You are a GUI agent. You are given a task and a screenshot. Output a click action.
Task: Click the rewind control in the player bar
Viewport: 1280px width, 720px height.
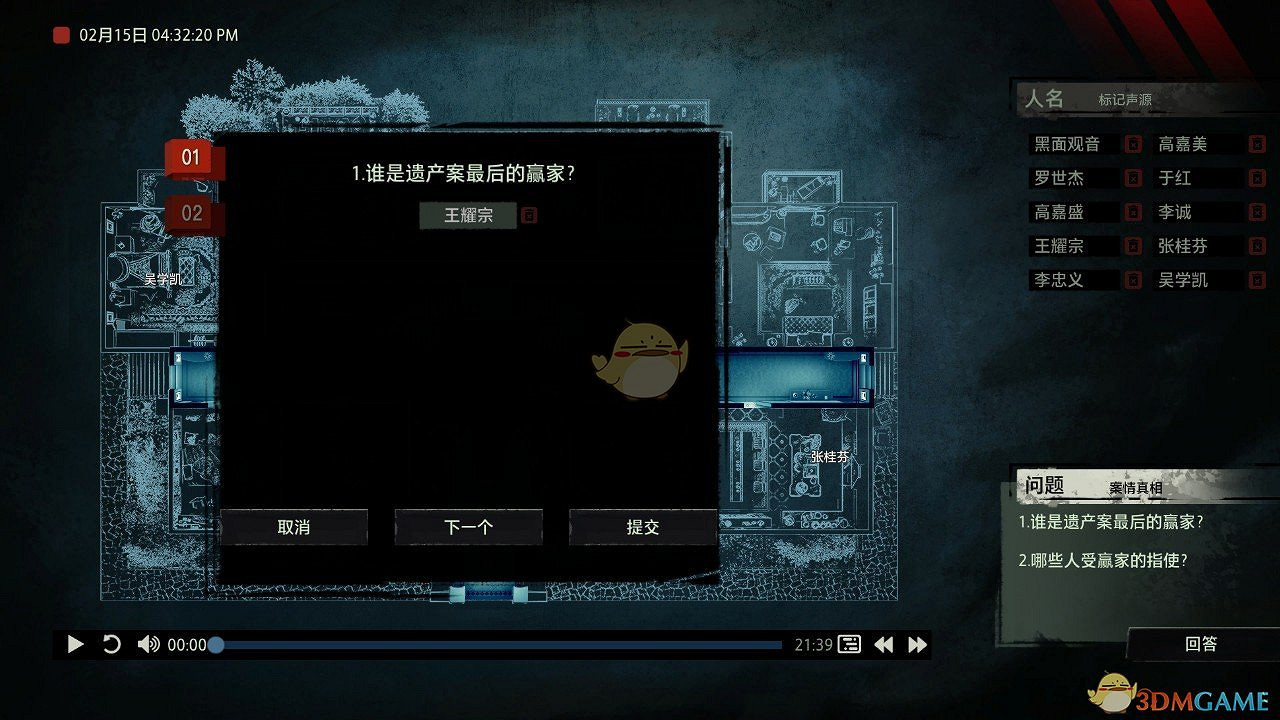[884, 644]
